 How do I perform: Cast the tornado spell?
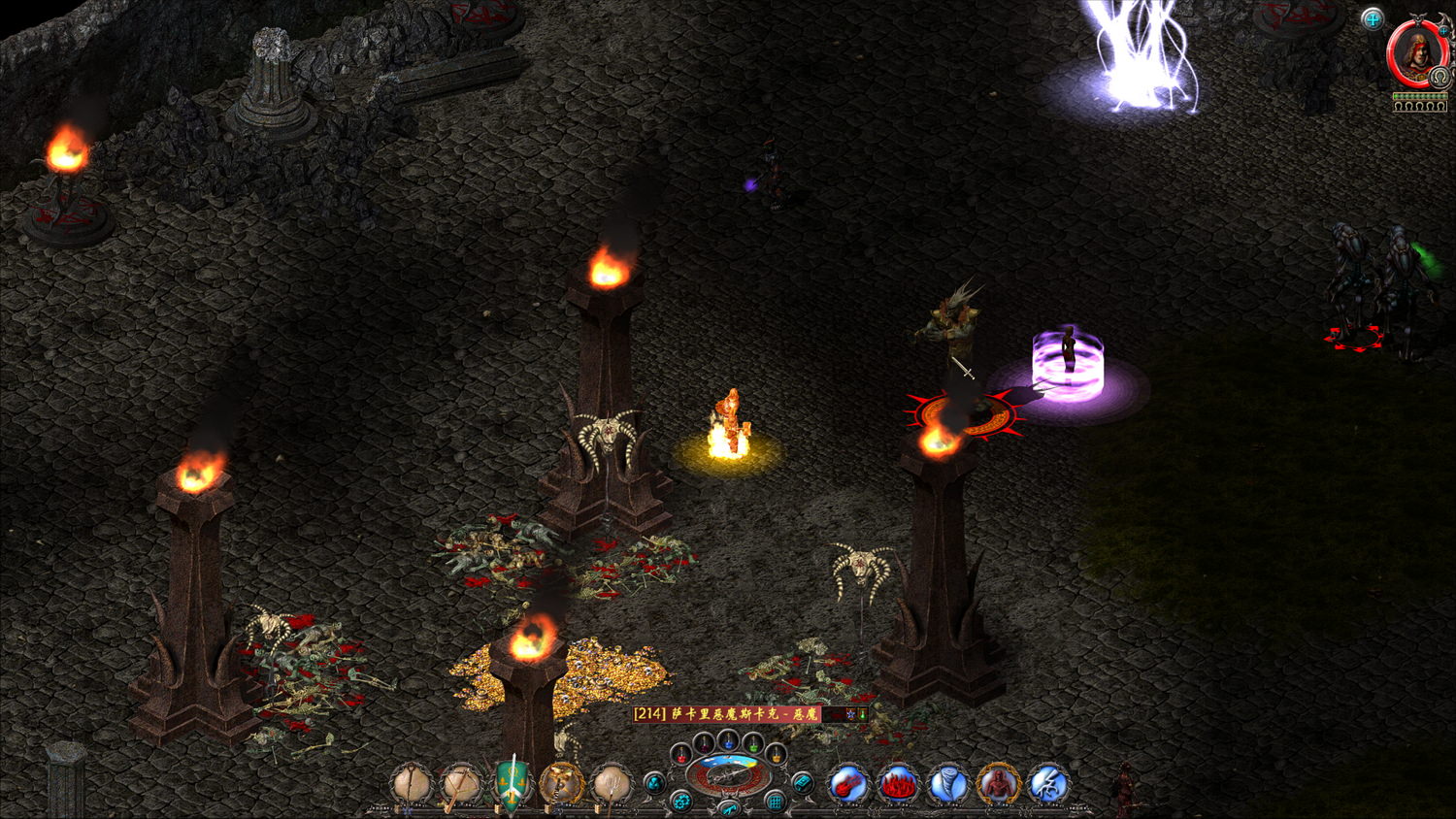click(947, 784)
